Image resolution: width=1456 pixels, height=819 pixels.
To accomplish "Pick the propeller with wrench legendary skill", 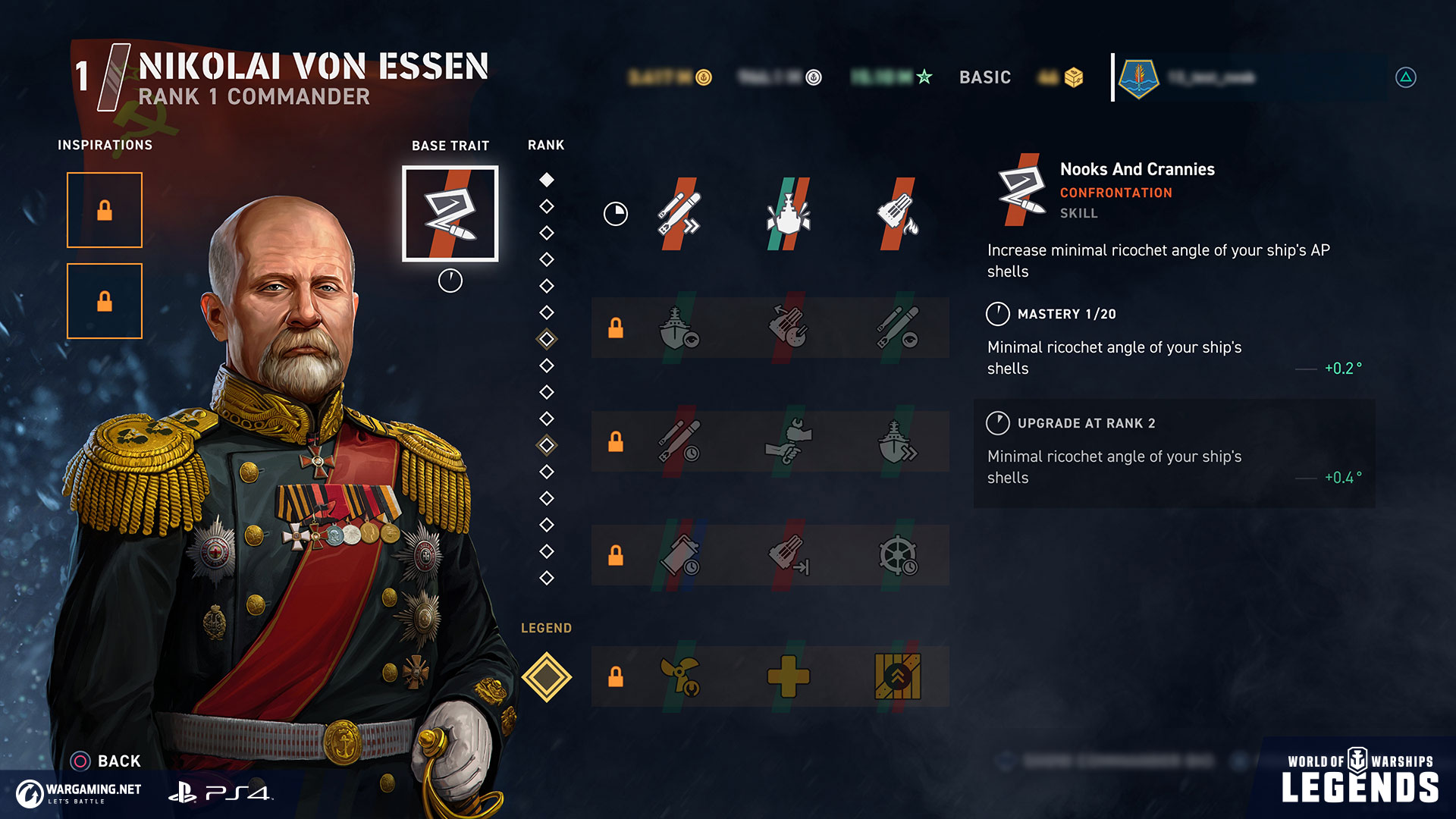I will [679, 676].
